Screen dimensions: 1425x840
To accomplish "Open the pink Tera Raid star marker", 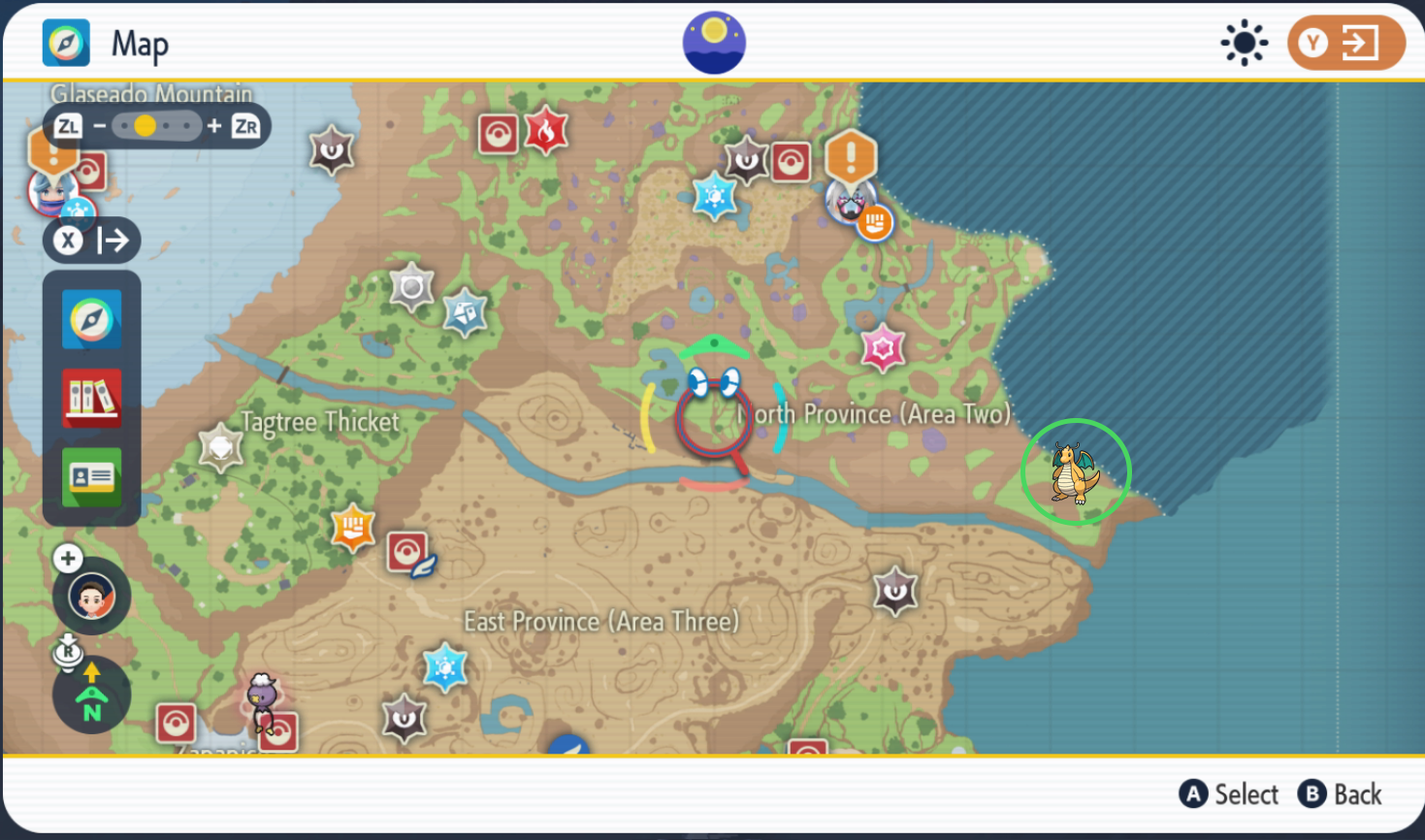I will tap(882, 347).
